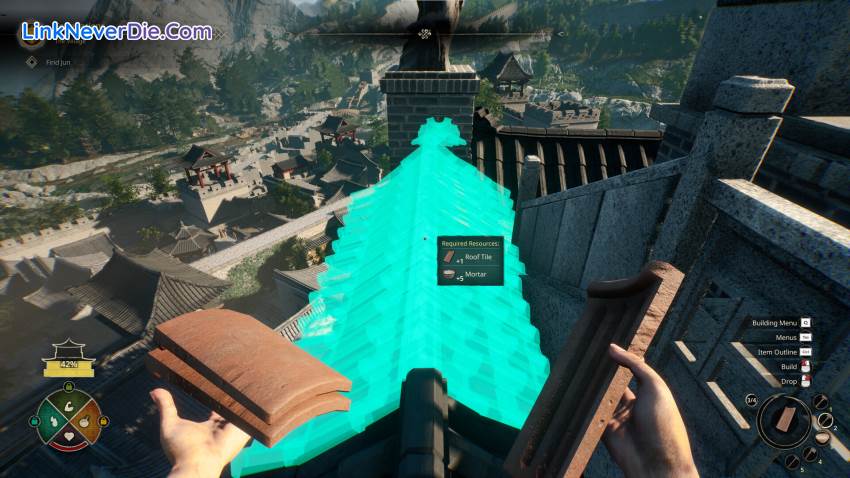Pick the tool in hotbar slot 5
The image size is (850, 478).
coord(793,460)
